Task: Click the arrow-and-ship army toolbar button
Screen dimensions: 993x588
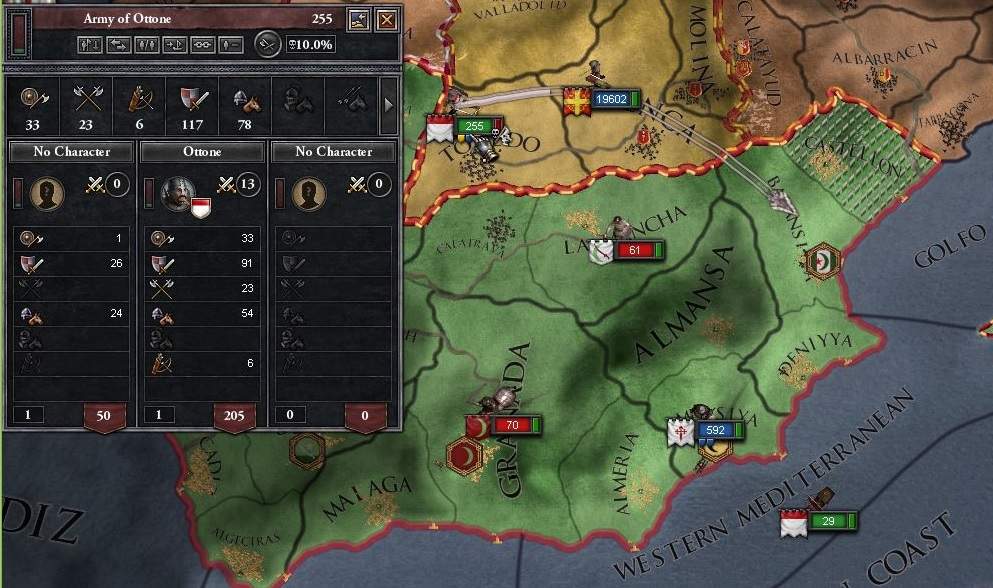Action: pyautogui.click(x=174, y=44)
